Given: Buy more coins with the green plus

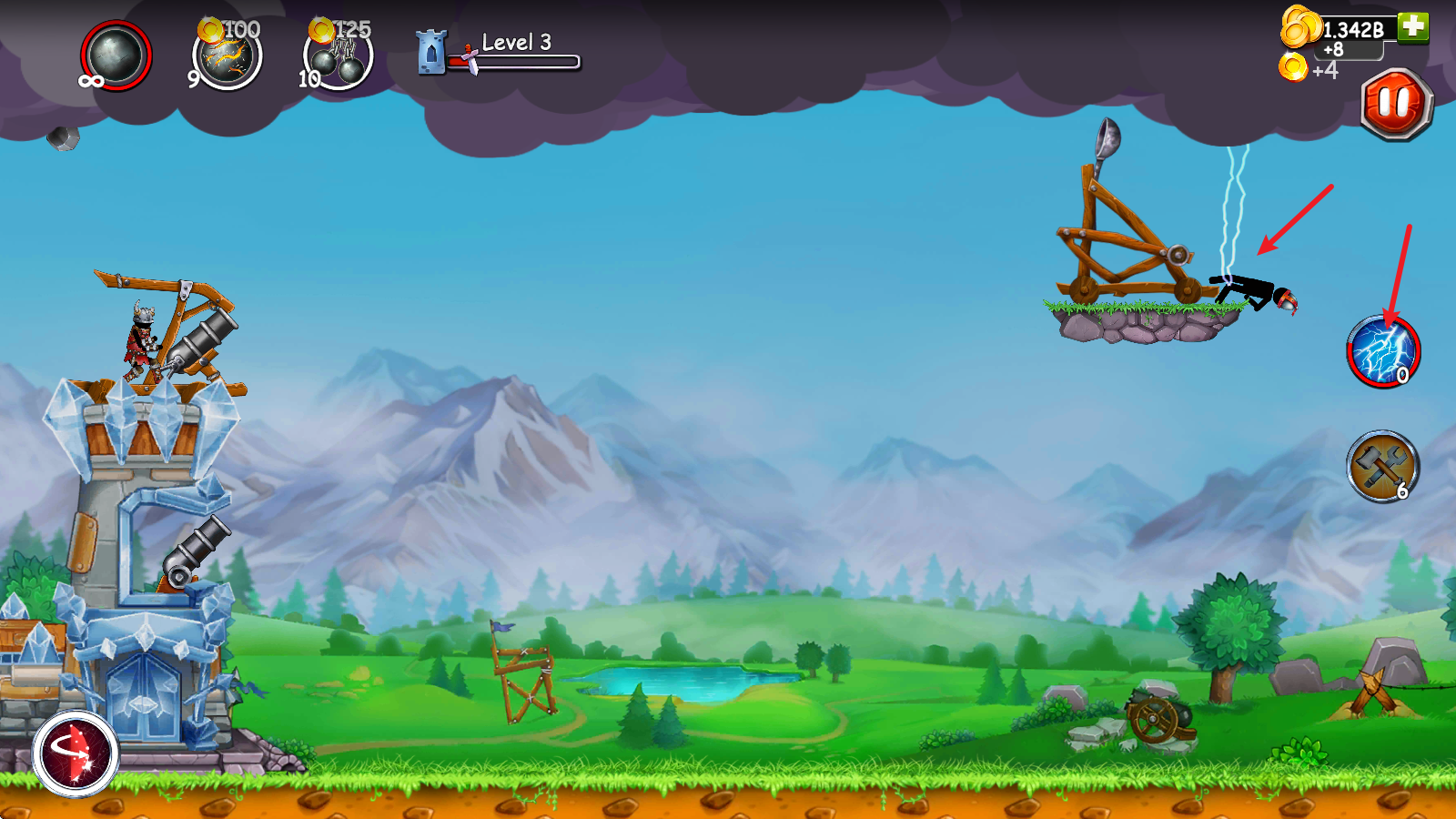Looking at the screenshot, I should (1412, 26).
